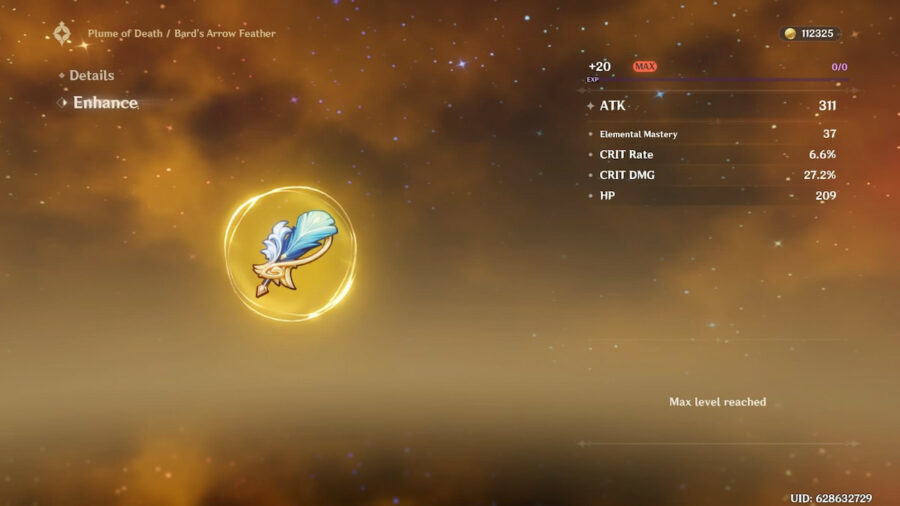Viewport: 900px width, 506px height.
Task: Click the Bard's Arrow Feather artifact icon
Action: [289, 254]
